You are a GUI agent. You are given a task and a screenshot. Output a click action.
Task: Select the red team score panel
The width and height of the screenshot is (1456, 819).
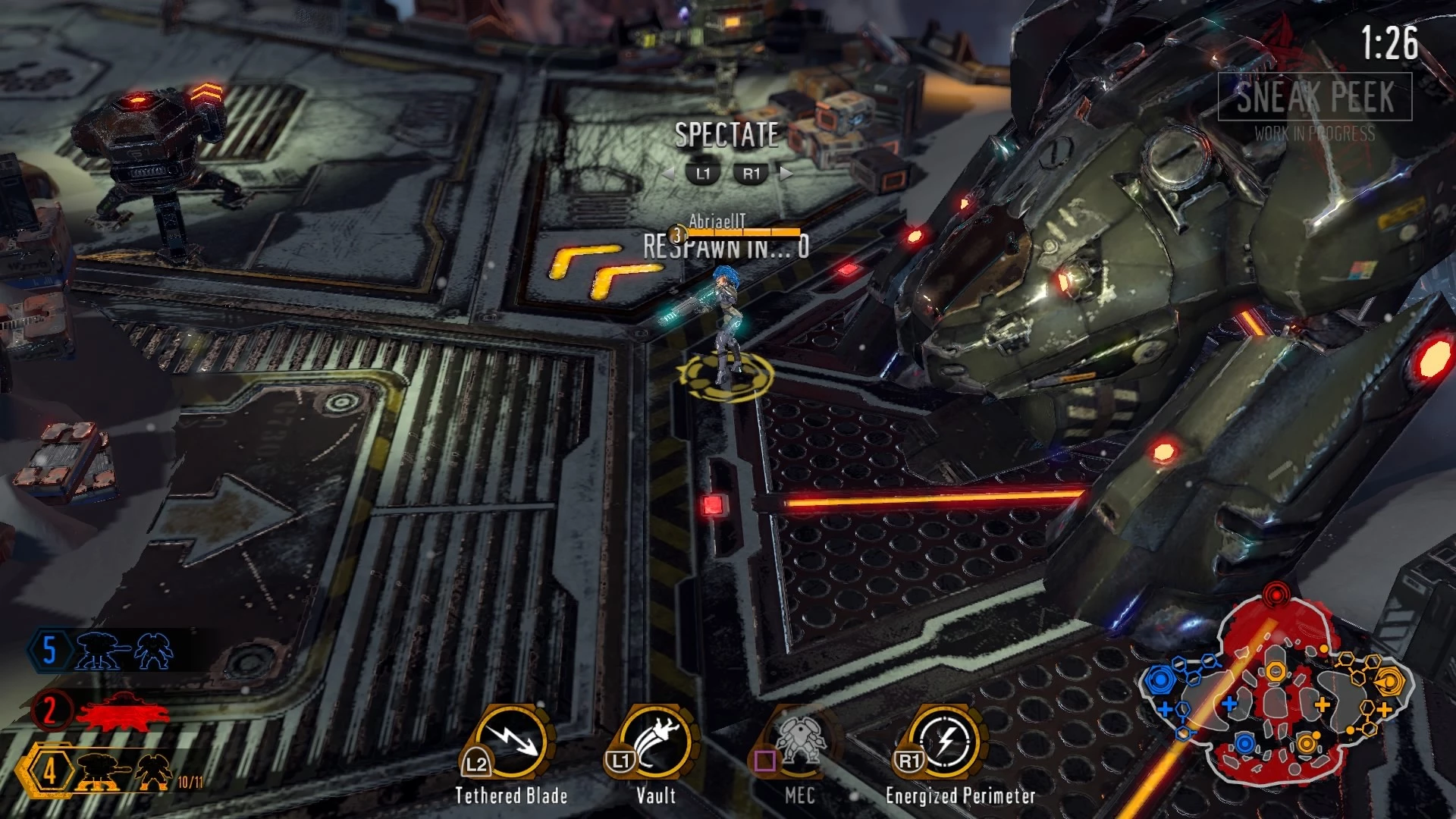[102, 711]
